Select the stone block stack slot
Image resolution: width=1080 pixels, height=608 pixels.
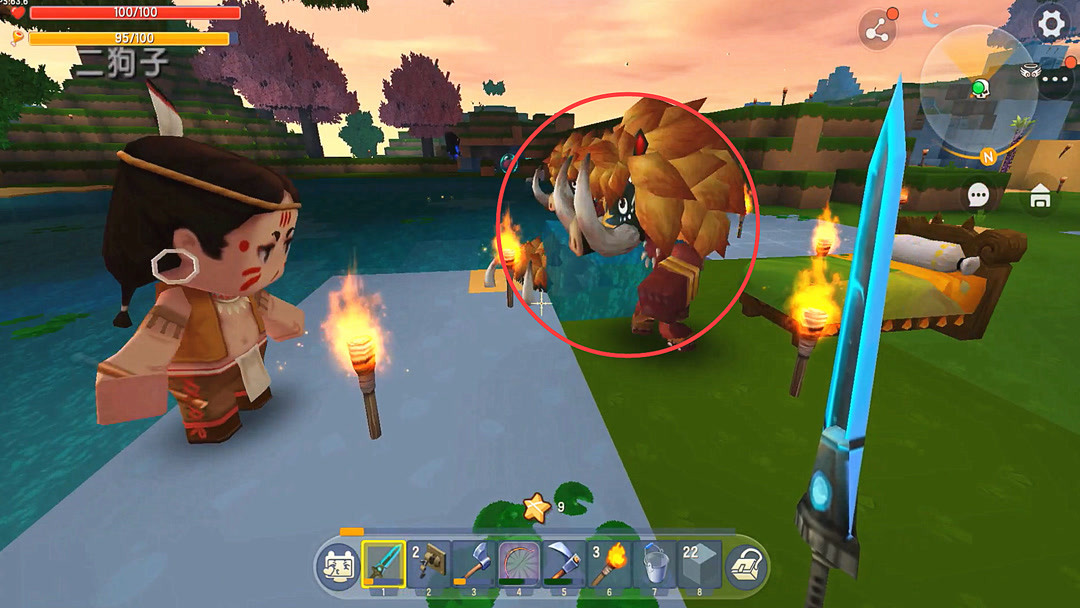pyautogui.click(x=699, y=564)
